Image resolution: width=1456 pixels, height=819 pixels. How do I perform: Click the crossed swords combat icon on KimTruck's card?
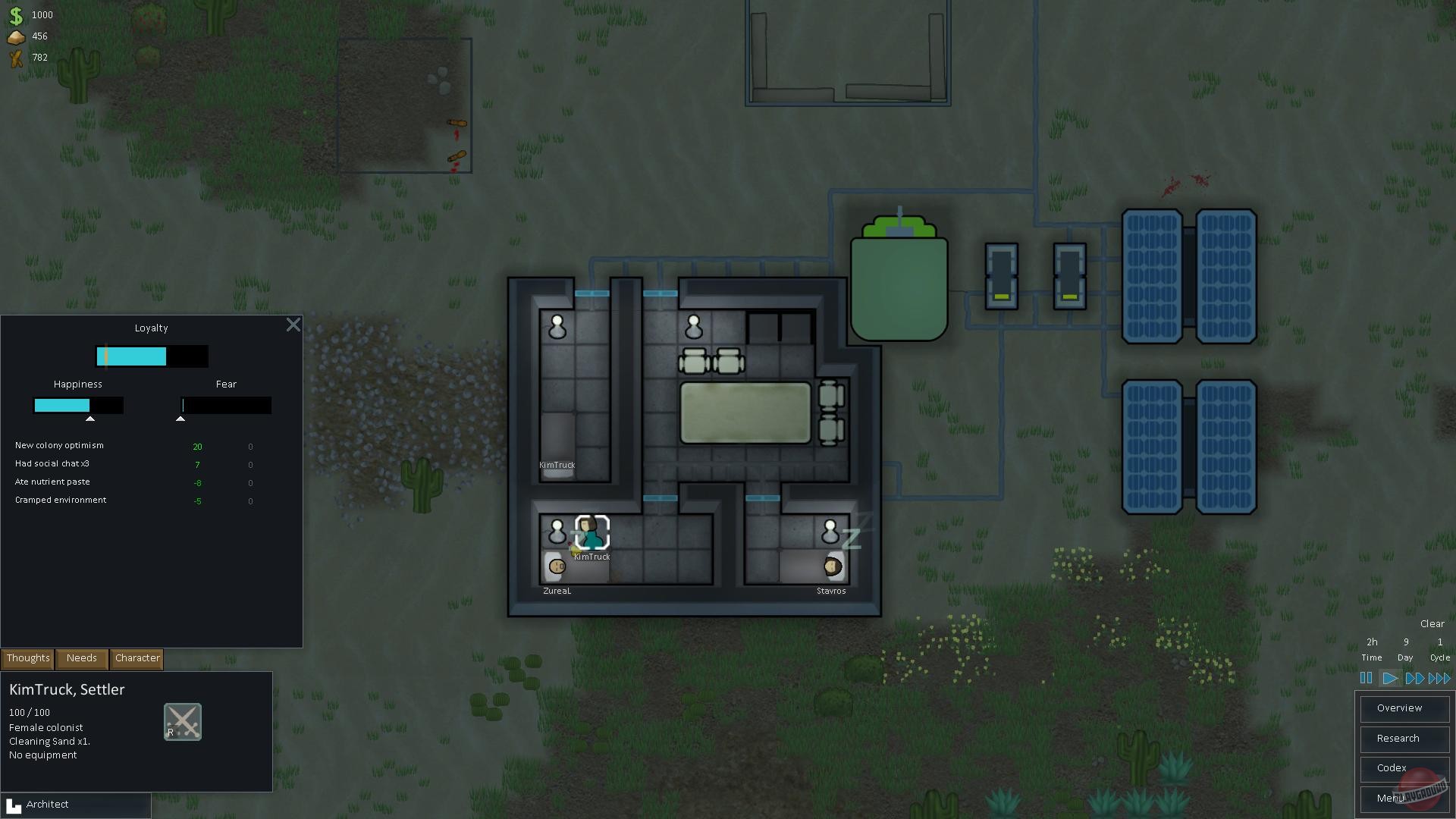coord(182,720)
